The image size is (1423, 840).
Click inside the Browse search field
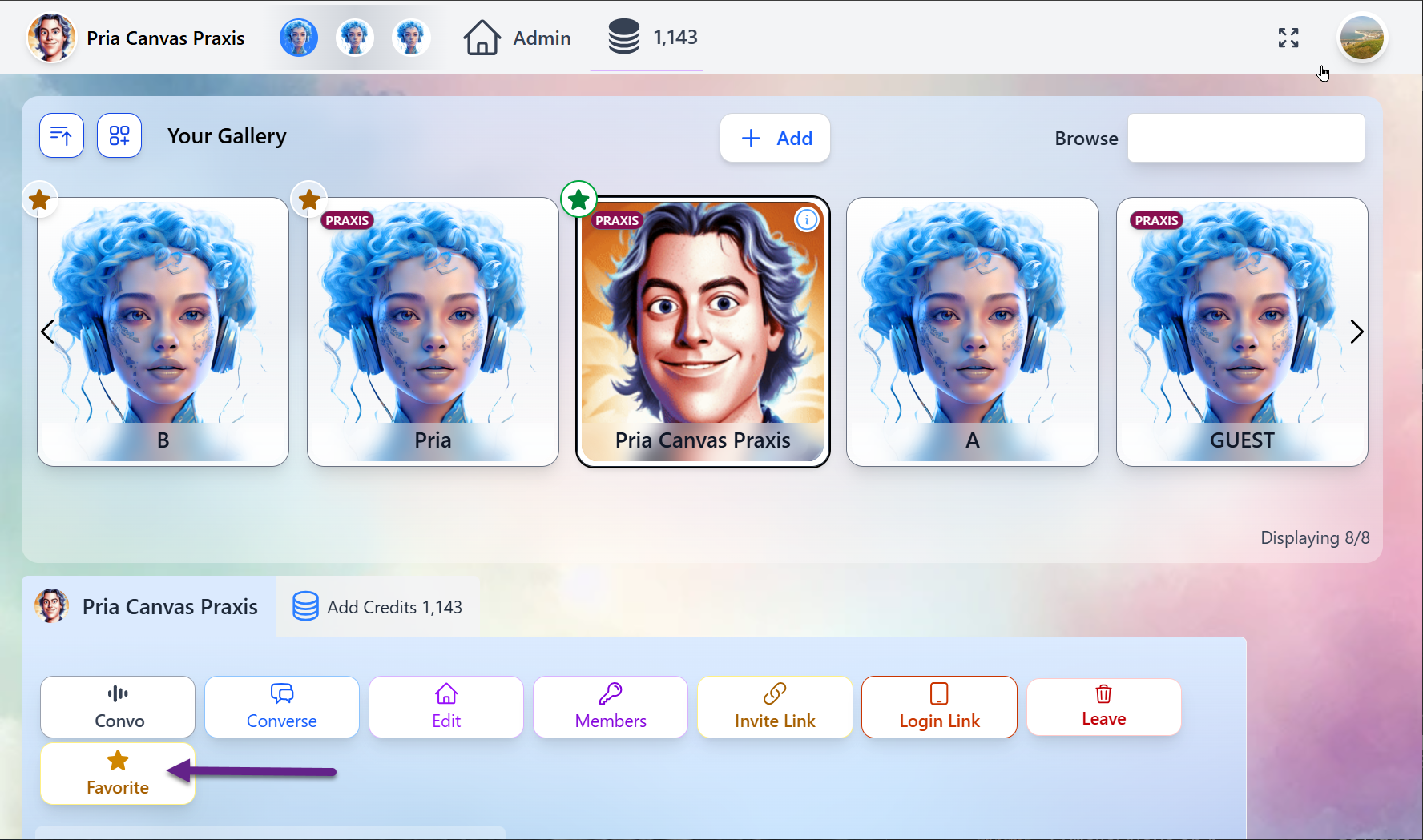click(x=1246, y=138)
